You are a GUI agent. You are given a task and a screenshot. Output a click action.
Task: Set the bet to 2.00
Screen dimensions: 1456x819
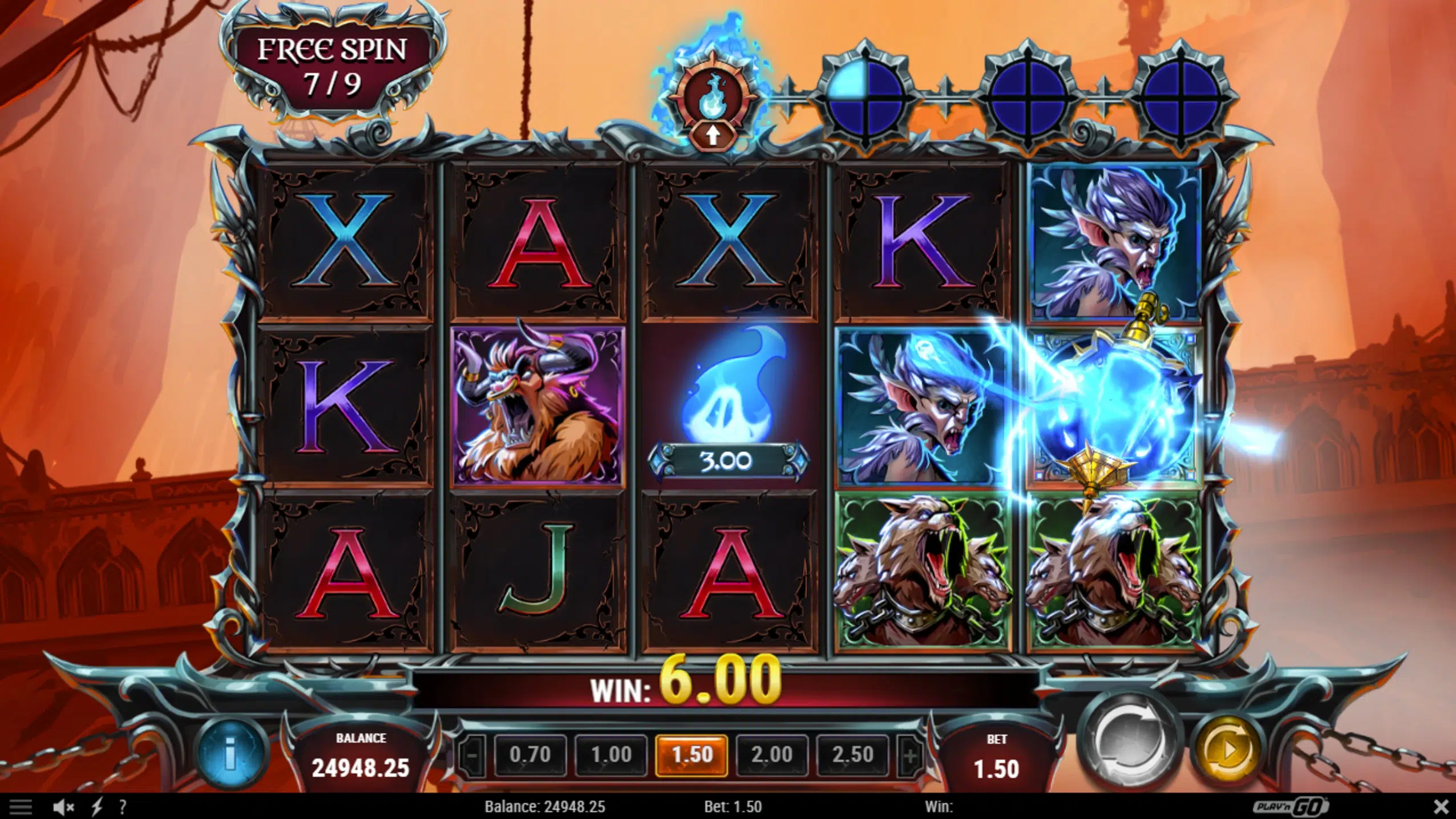coord(772,755)
